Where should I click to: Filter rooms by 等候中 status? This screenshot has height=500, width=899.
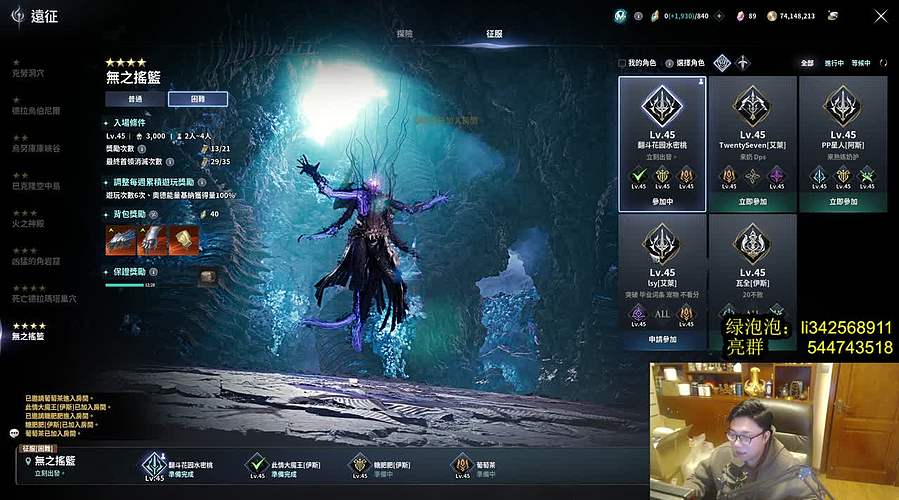coord(860,63)
